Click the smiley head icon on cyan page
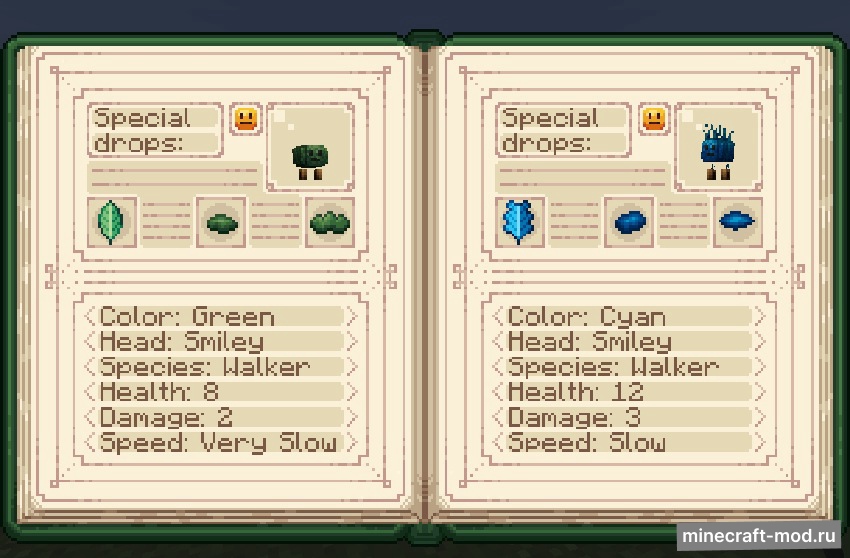Viewport: 850px width, 558px height. 654,119
